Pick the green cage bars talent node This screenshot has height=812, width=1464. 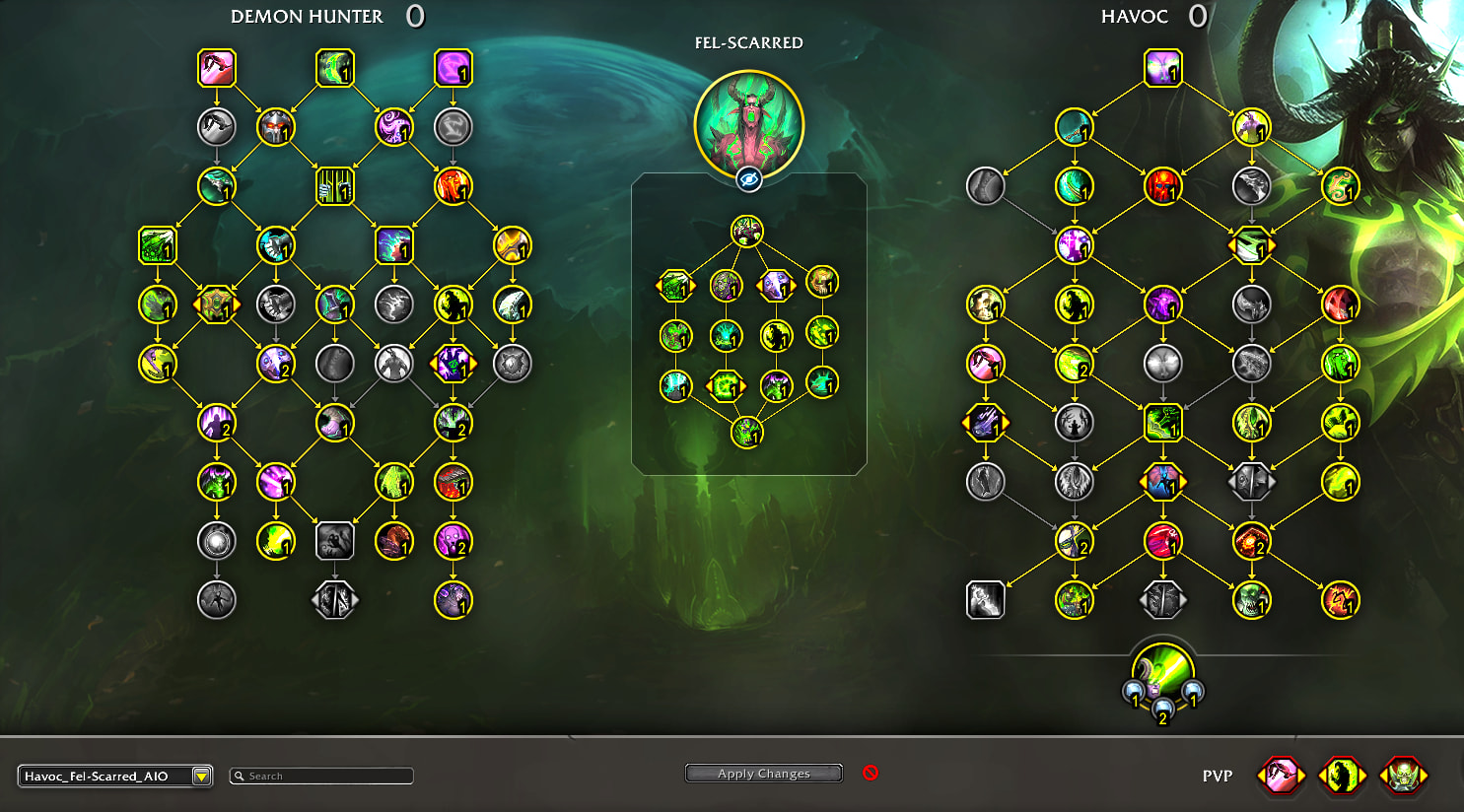tap(335, 186)
